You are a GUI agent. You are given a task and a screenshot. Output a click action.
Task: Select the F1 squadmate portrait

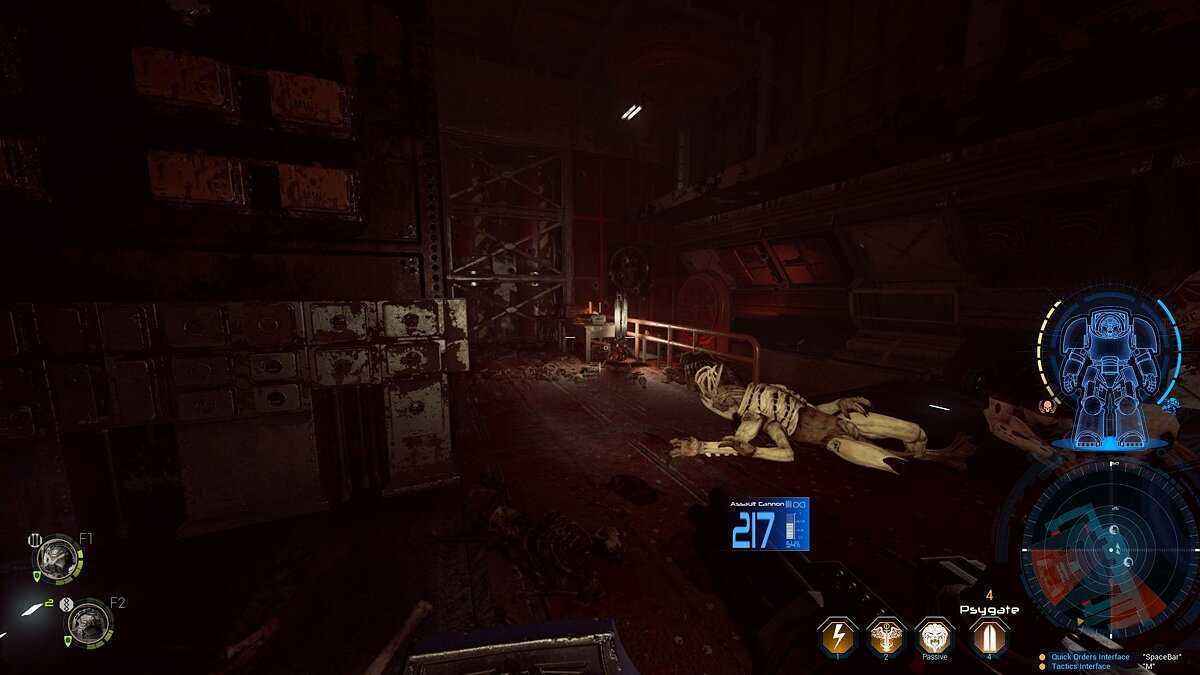56,557
